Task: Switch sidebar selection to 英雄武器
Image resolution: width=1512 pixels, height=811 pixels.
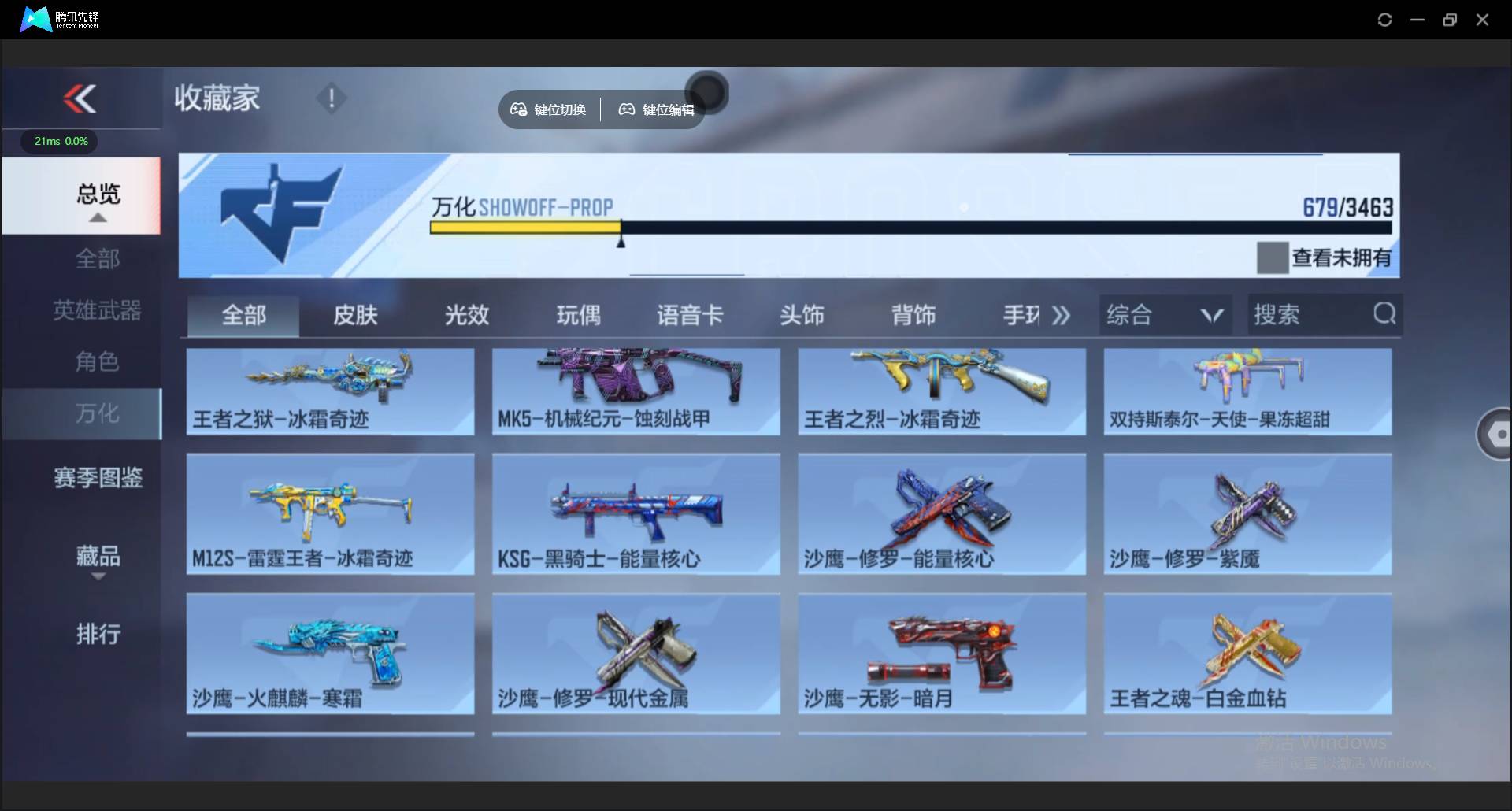Action: coord(97,309)
